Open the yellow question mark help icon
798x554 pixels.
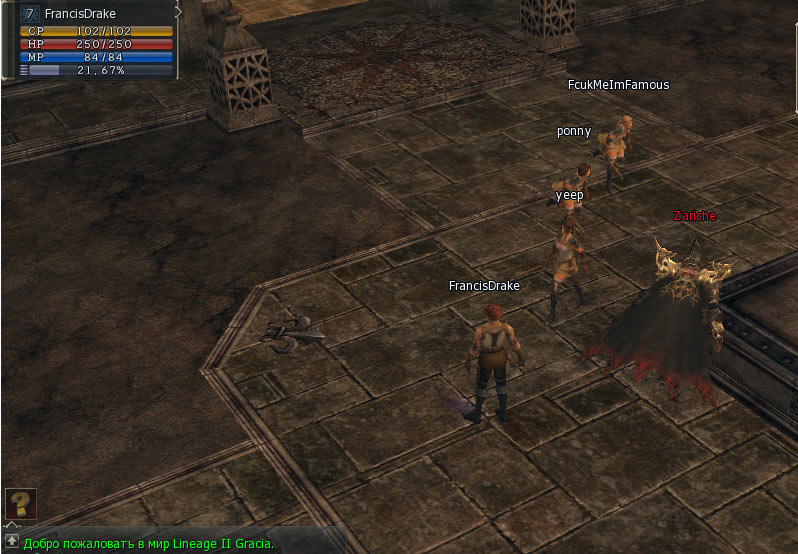pos(21,503)
